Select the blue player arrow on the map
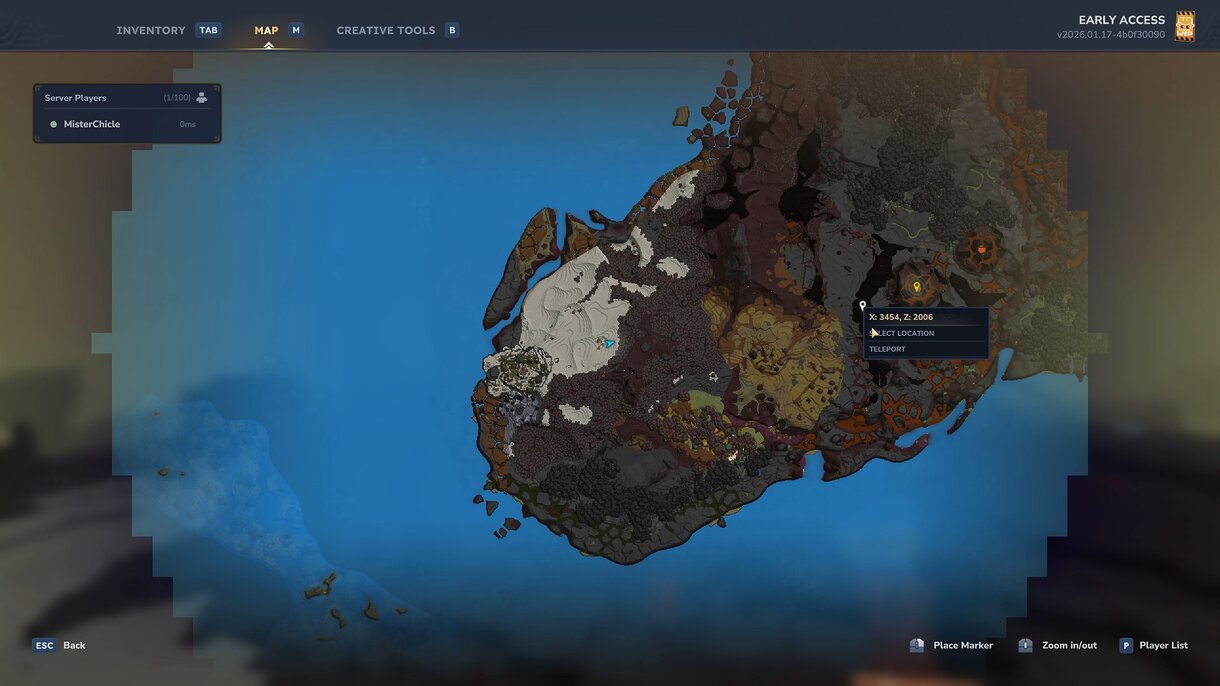Viewport: 1220px width, 686px height. pos(609,343)
